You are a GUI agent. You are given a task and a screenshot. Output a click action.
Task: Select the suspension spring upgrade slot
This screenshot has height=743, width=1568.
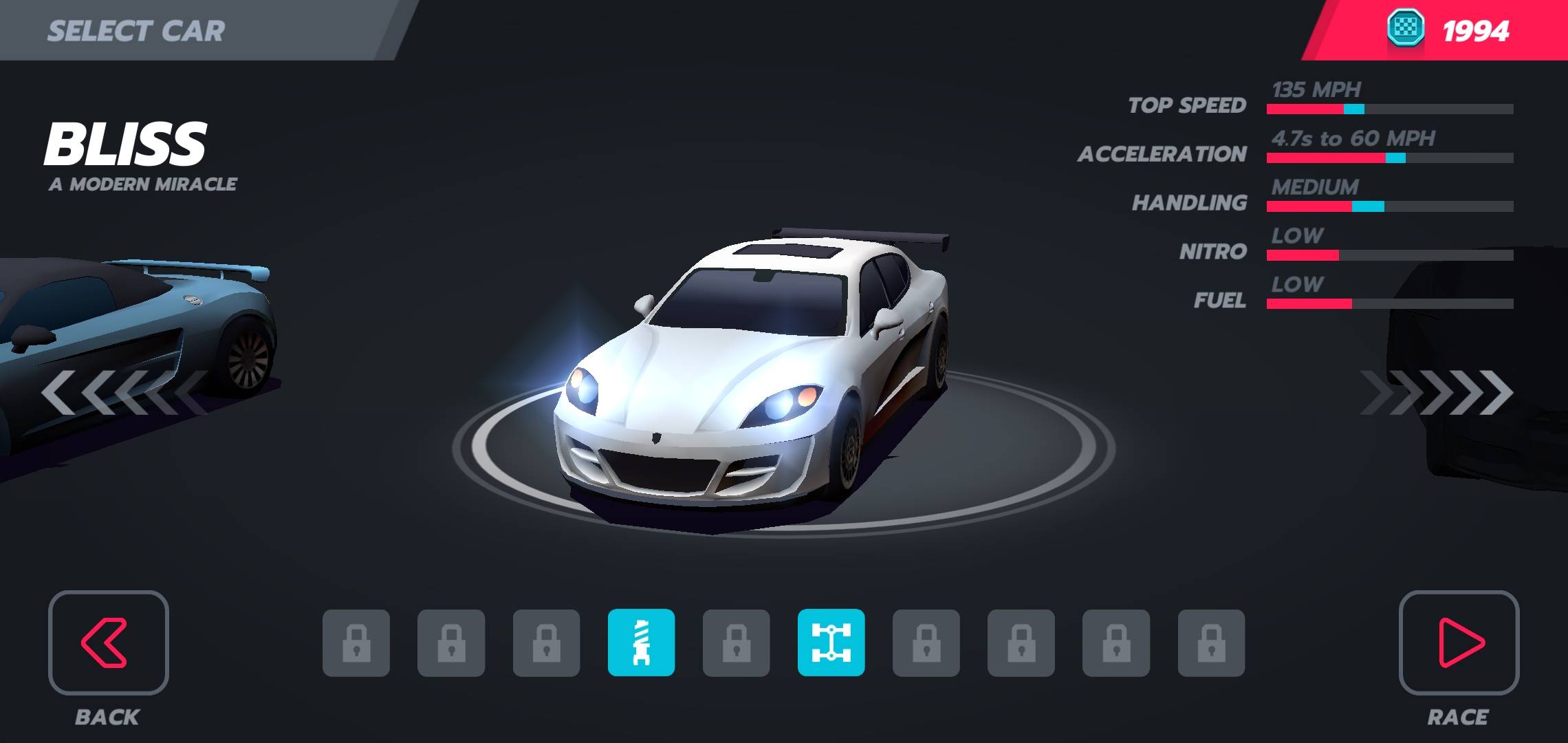tap(641, 643)
